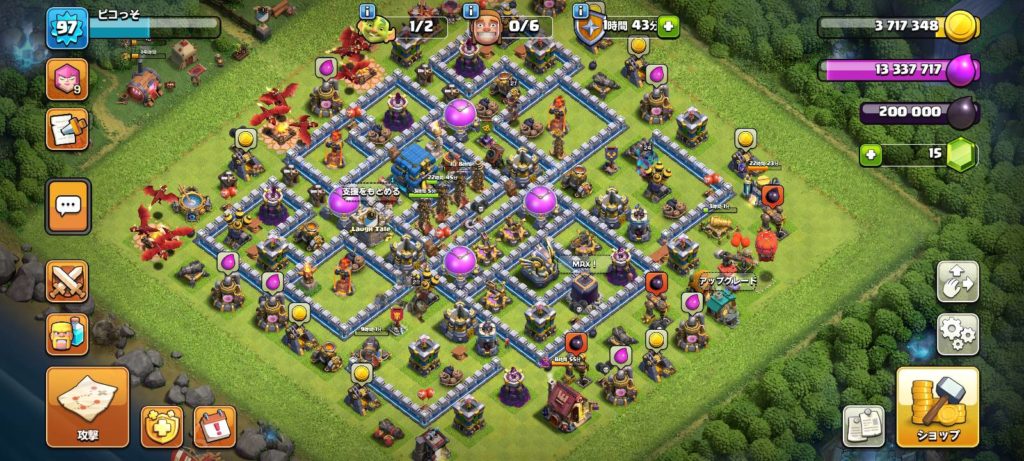Open the gold shield pass icon

click(x=161, y=425)
